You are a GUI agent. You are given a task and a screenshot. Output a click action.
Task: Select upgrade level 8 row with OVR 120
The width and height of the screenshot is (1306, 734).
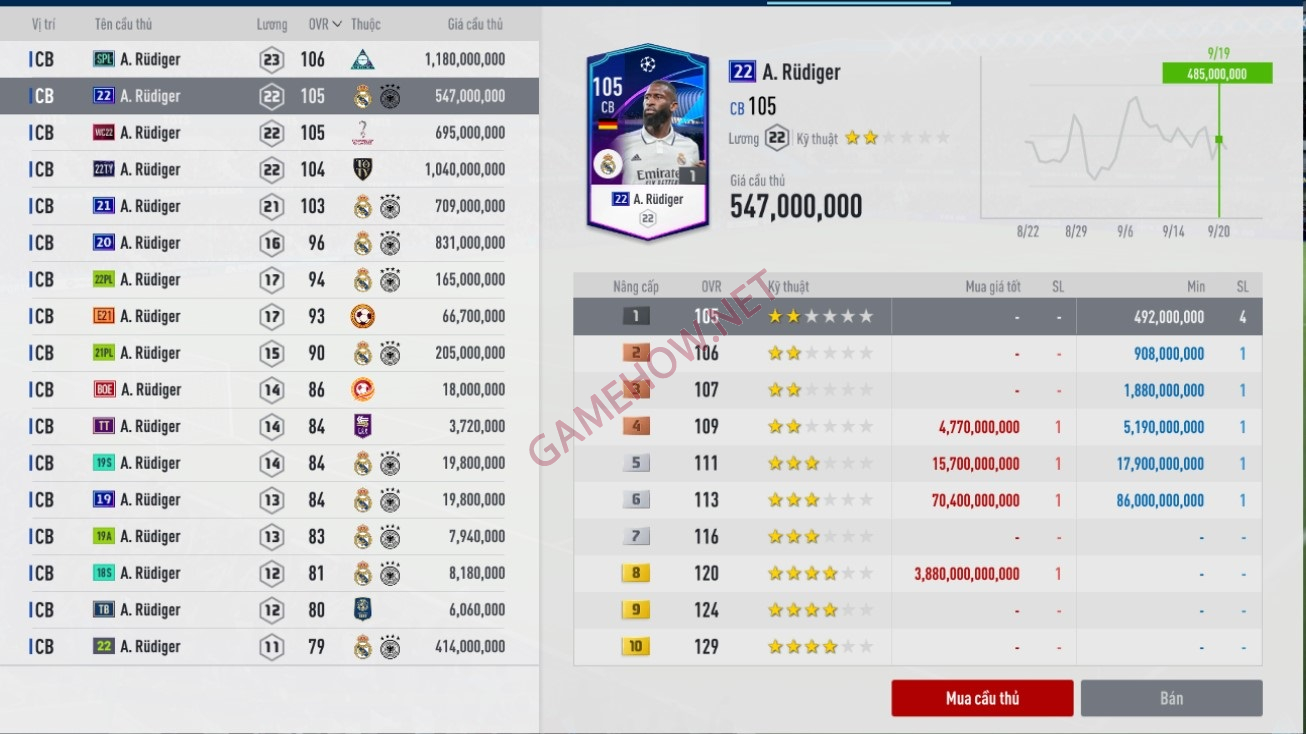[916, 574]
